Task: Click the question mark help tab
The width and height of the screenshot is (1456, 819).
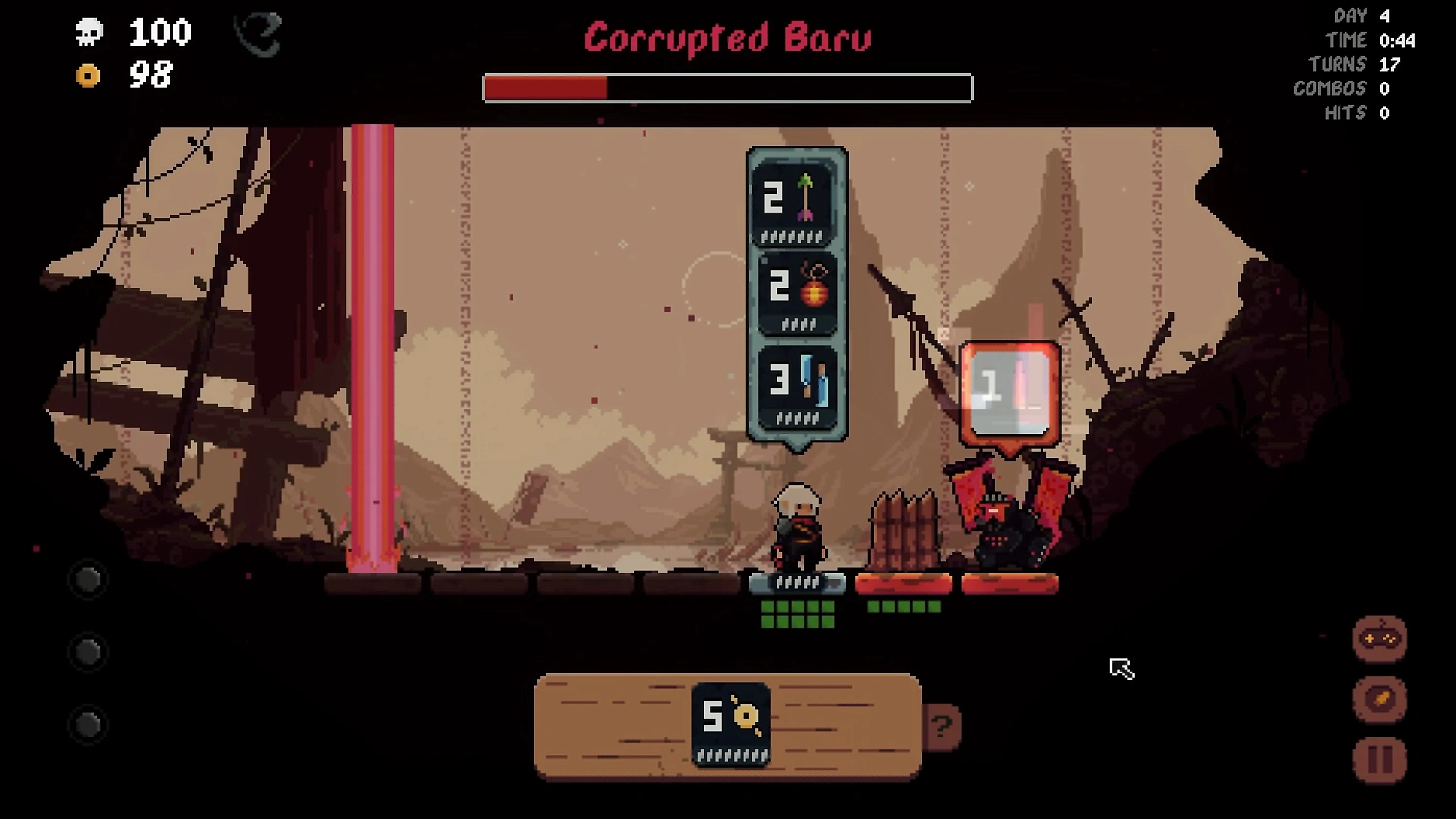Action: (940, 725)
